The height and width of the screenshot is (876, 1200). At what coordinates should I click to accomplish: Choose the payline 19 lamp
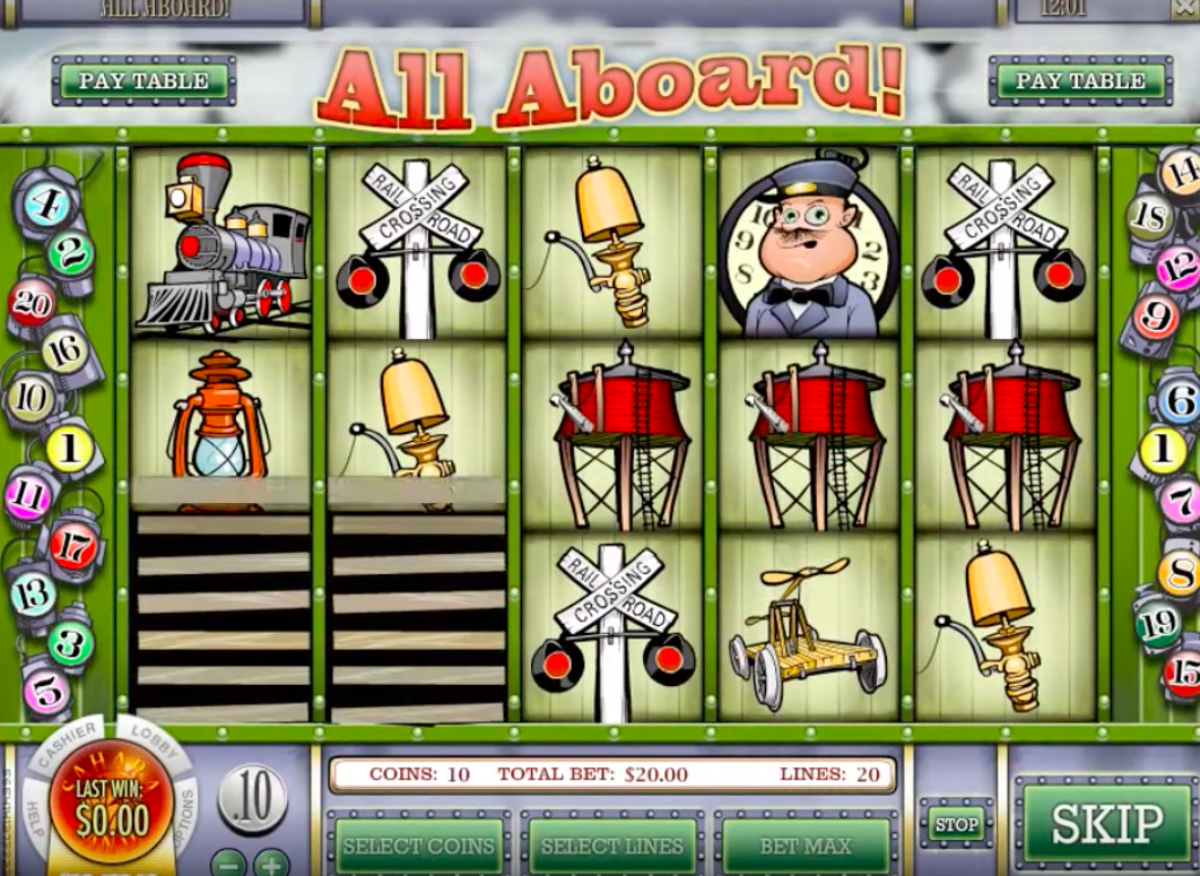[1157, 622]
